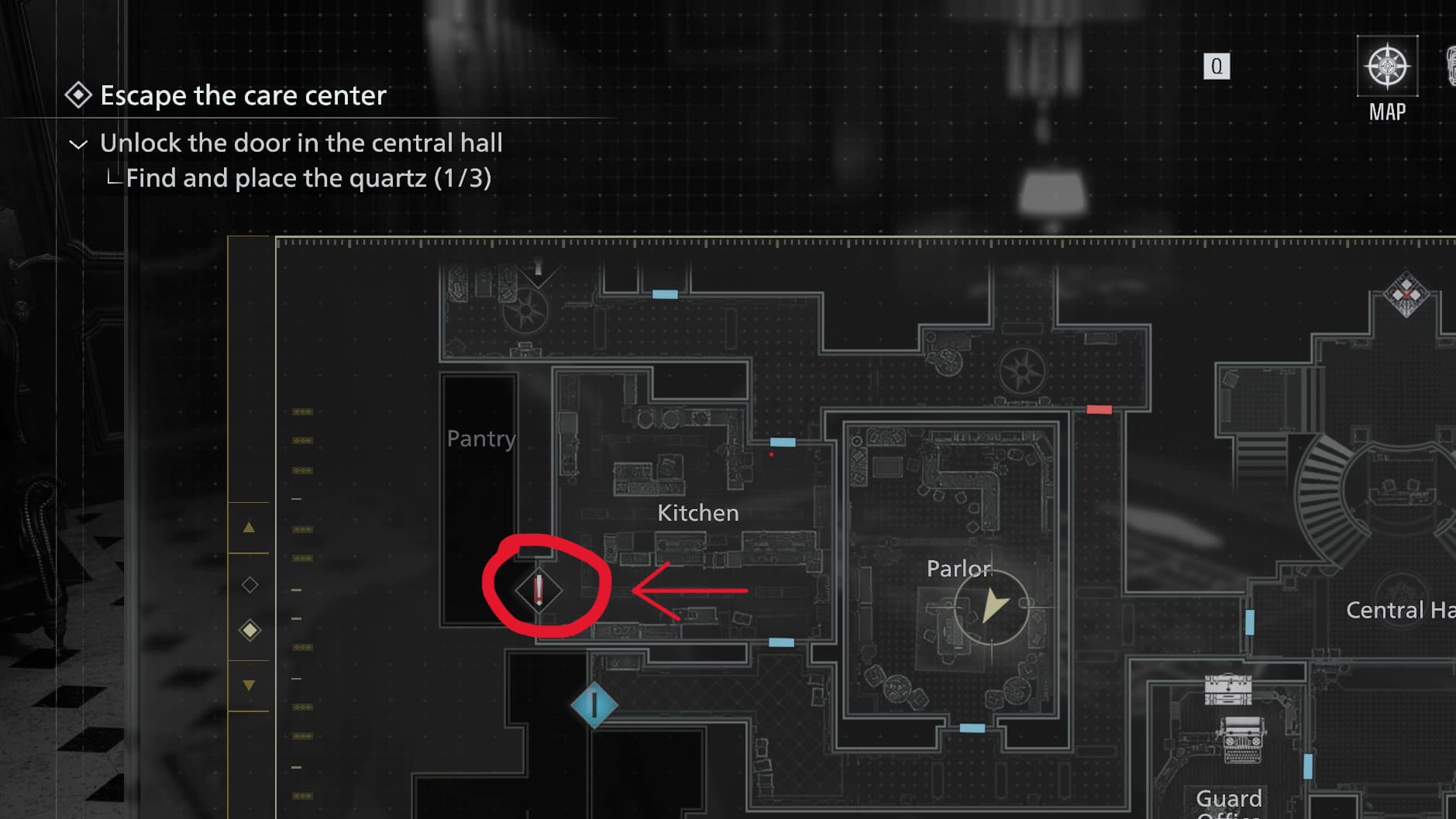Click the player arrow marker in Parlor
The image size is (1456, 819).
tap(993, 606)
